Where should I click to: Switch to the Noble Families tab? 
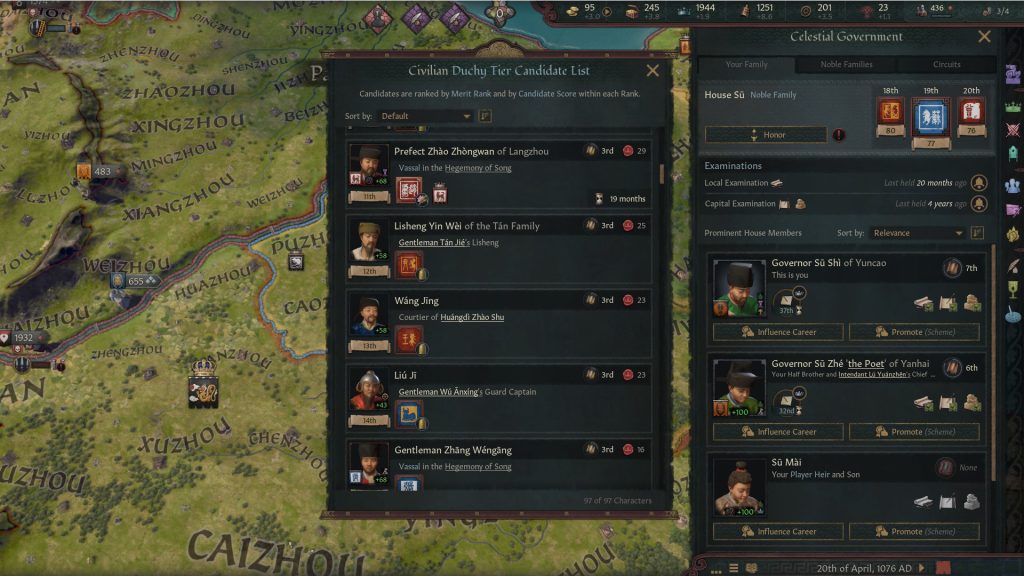click(x=846, y=65)
